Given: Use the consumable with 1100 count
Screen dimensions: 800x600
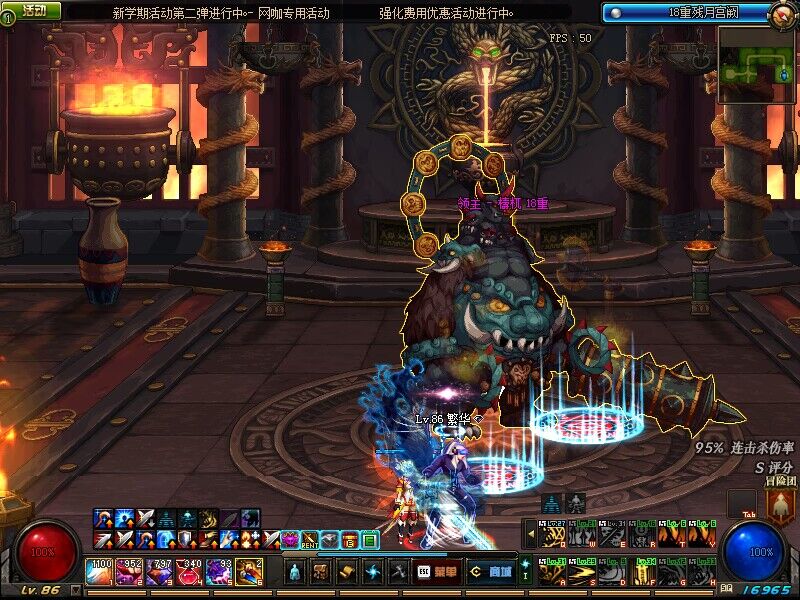Looking at the screenshot, I should coord(101,572).
